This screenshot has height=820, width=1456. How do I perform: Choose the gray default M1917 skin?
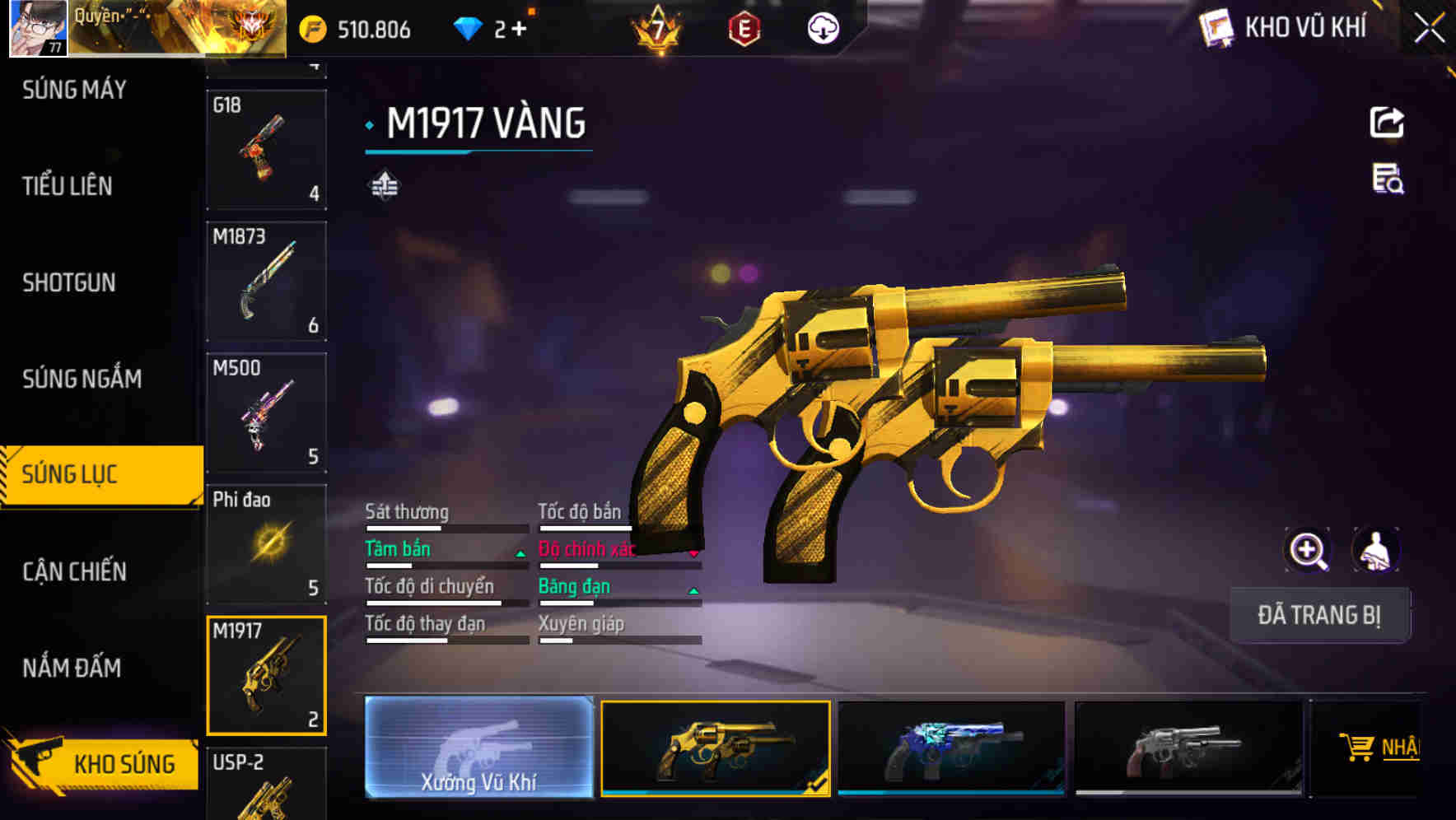[1188, 747]
